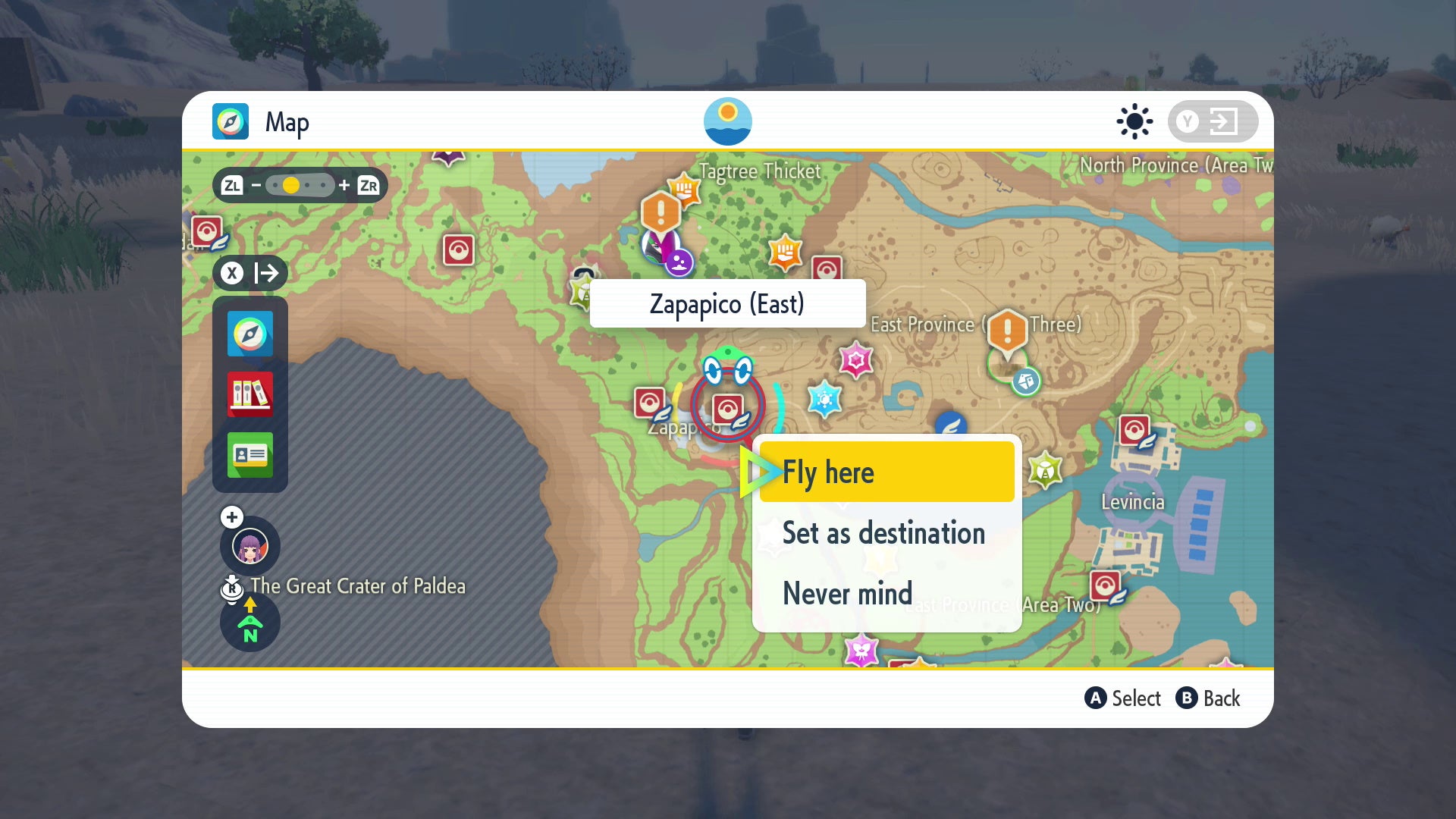The height and width of the screenshot is (819, 1456).
Task: Open the red Pokédex icon in sidebar
Action: pos(250,394)
